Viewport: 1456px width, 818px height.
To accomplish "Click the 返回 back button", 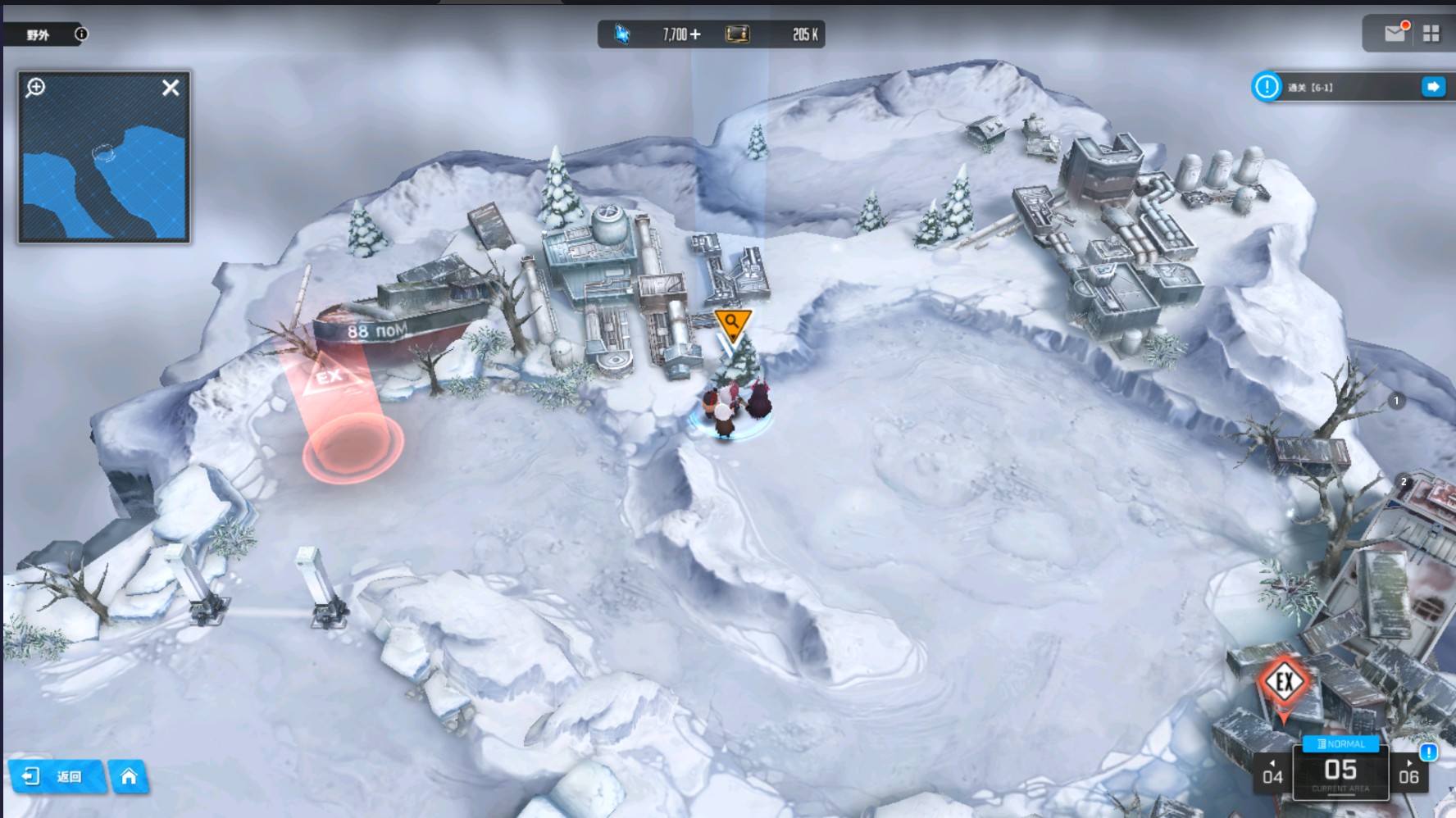I will [56, 776].
